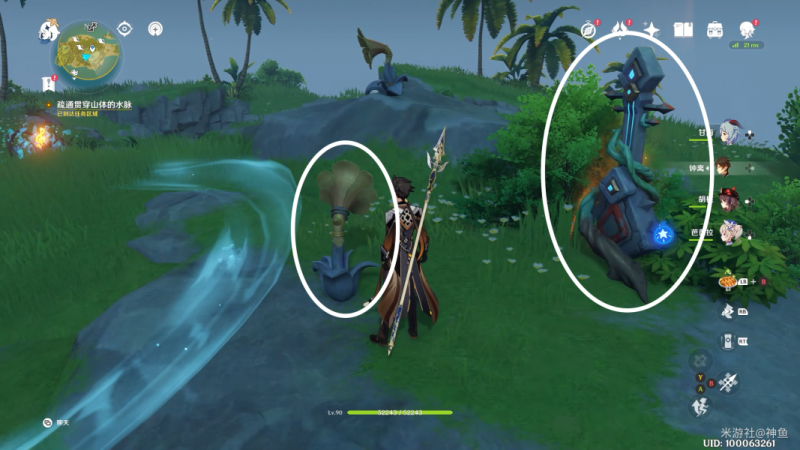Open the Wish sparkle star icon

(x=651, y=31)
